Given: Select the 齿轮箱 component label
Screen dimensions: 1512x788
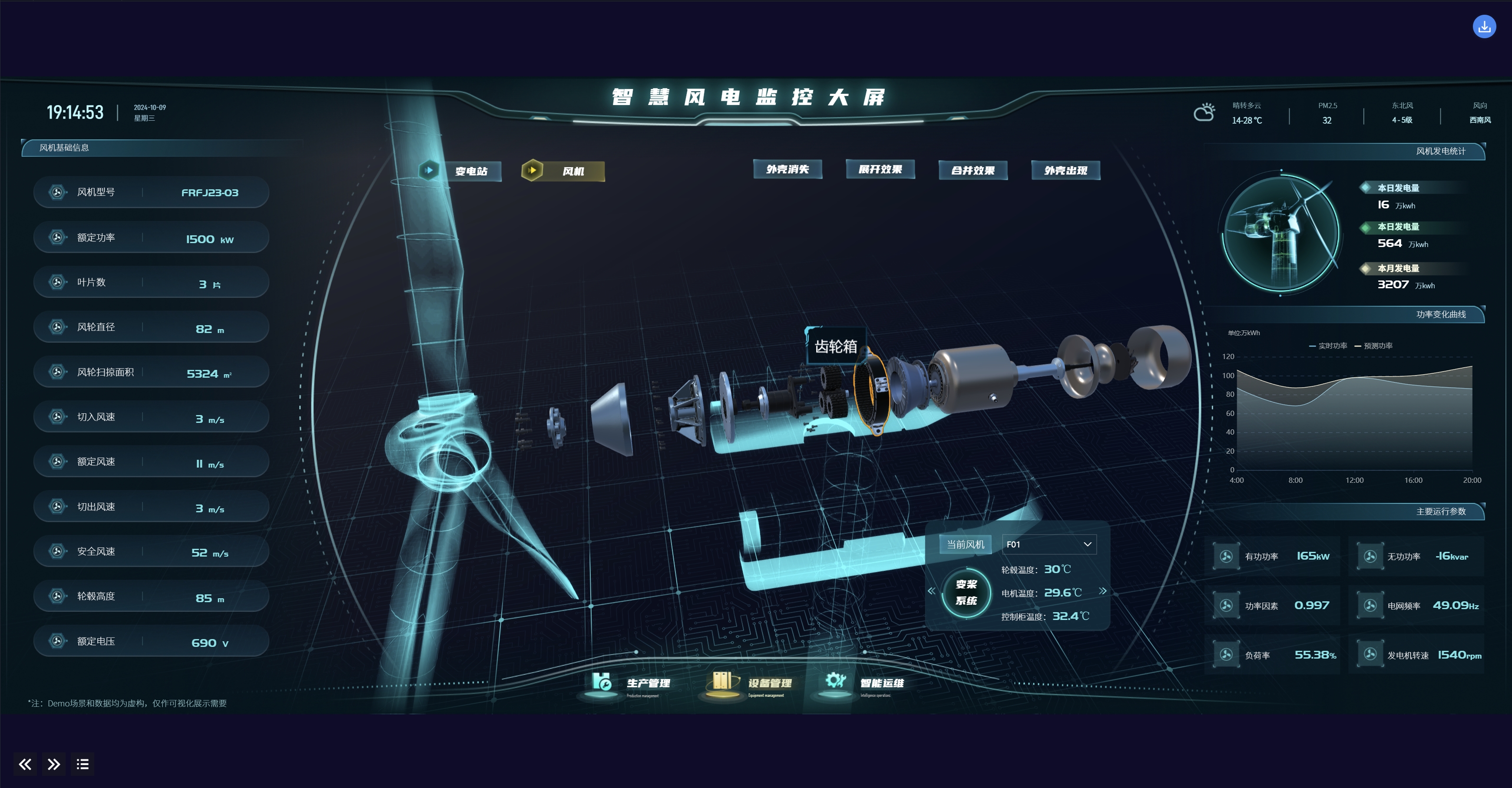Looking at the screenshot, I should click(835, 347).
